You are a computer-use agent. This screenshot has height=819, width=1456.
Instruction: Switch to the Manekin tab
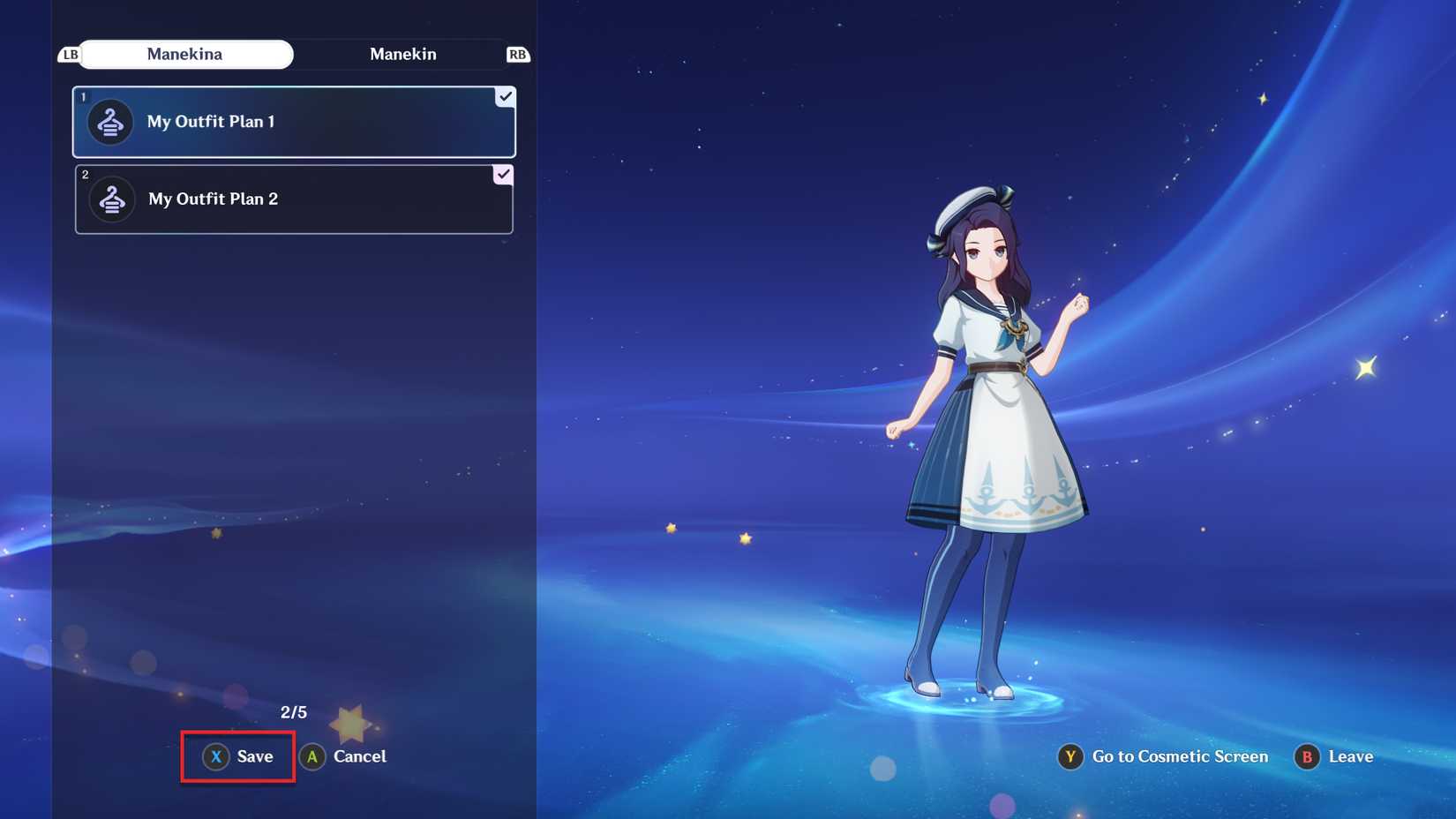pyautogui.click(x=403, y=54)
